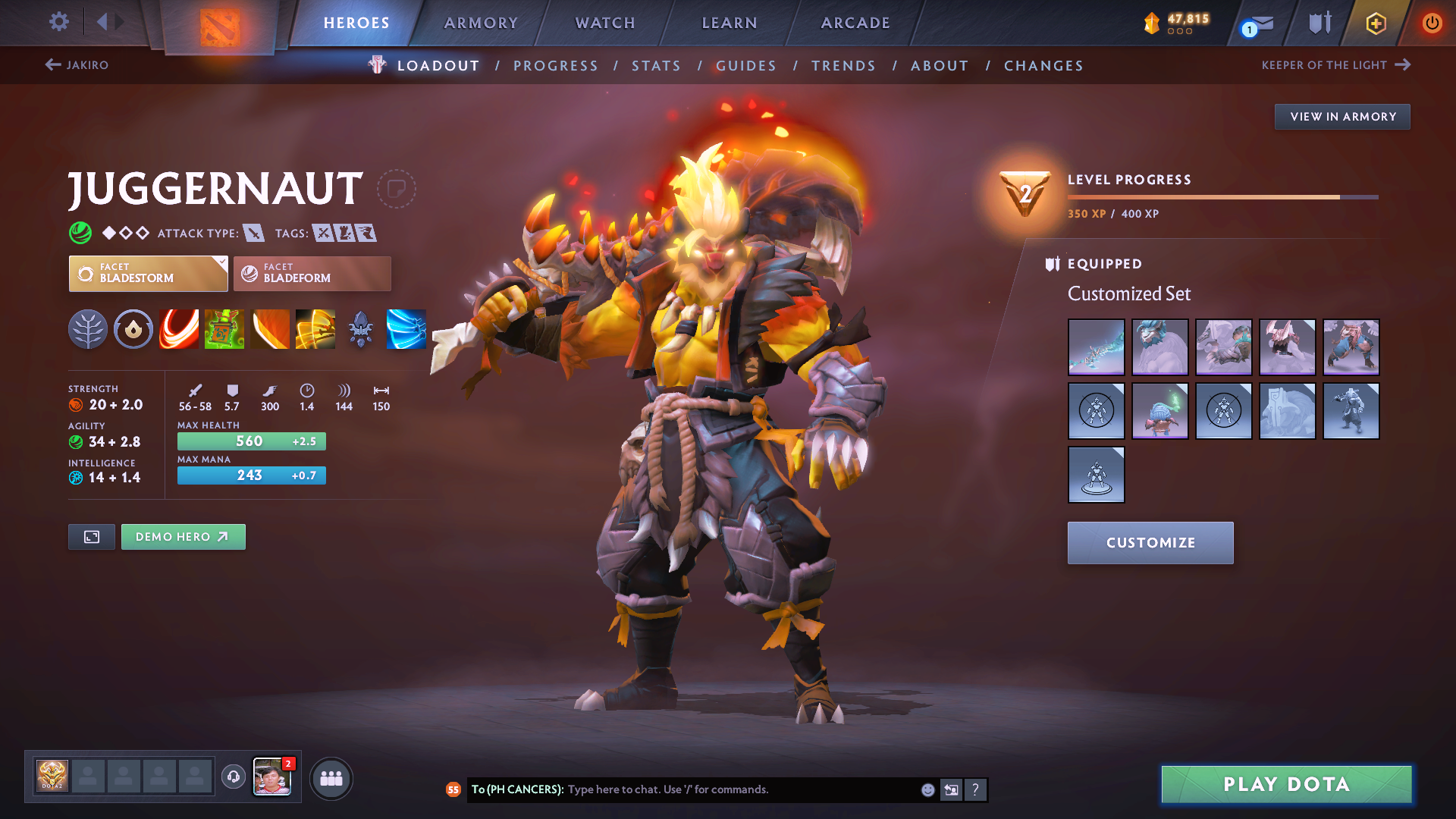1456x819 pixels.
Task: Select the Blade Fury ability icon
Action: click(179, 329)
